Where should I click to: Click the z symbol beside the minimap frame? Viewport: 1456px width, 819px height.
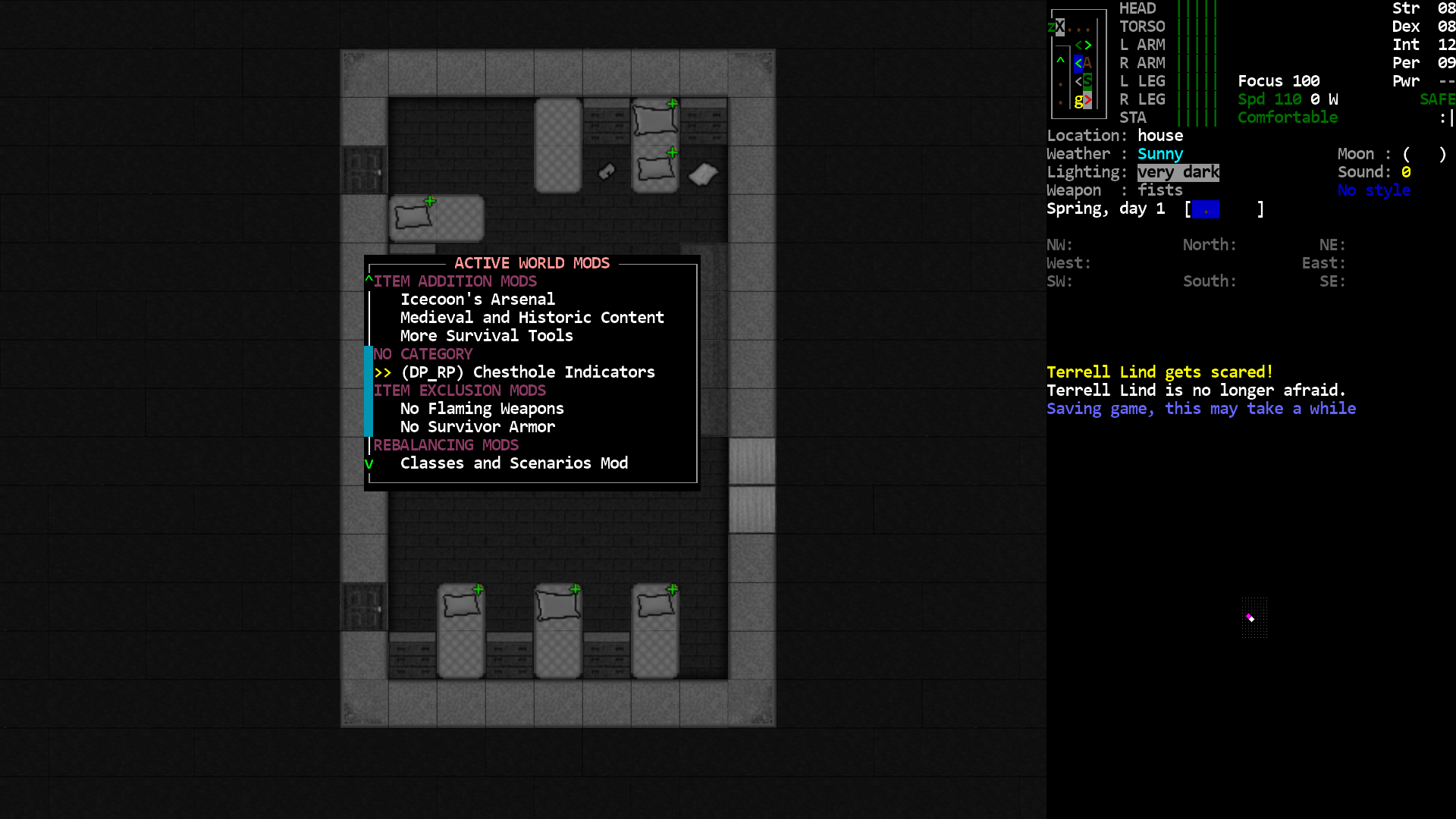[1051, 27]
